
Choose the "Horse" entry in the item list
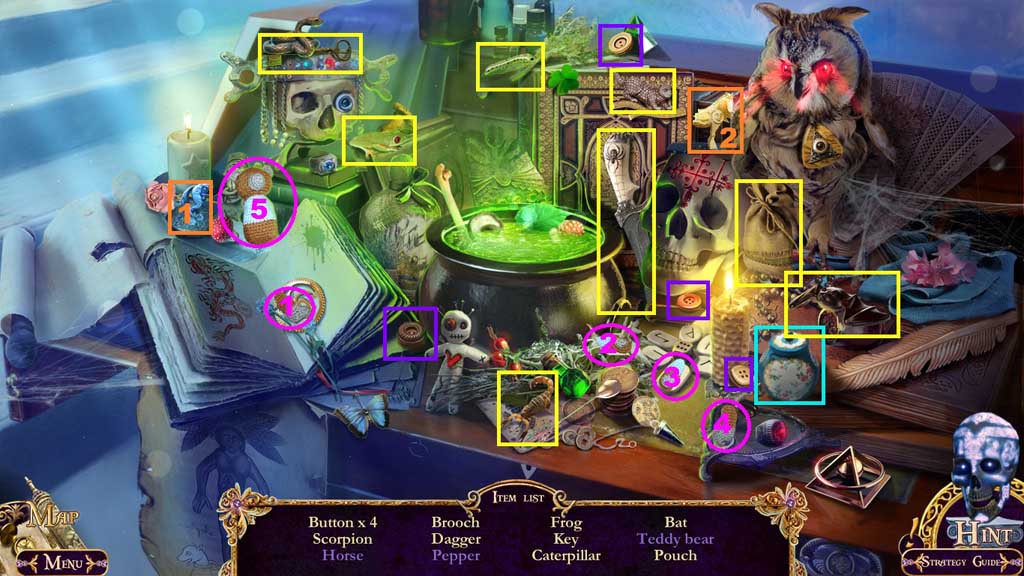[x=341, y=555]
